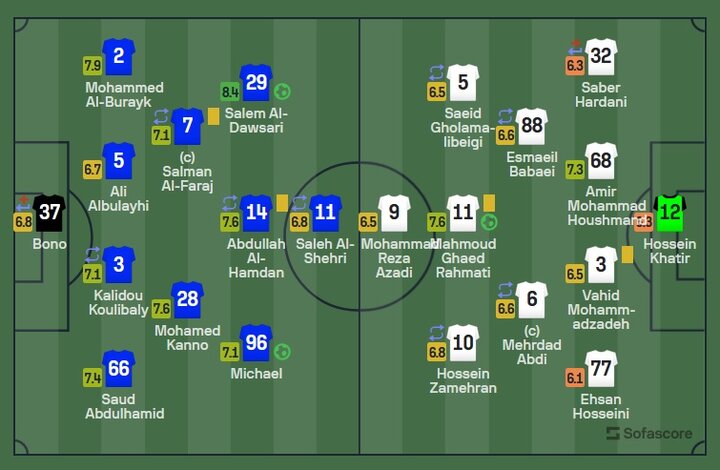Screen dimensions: 720x470
Task: Choose Hossein Zamehran's number 10 shirt
Action: click(x=463, y=343)
